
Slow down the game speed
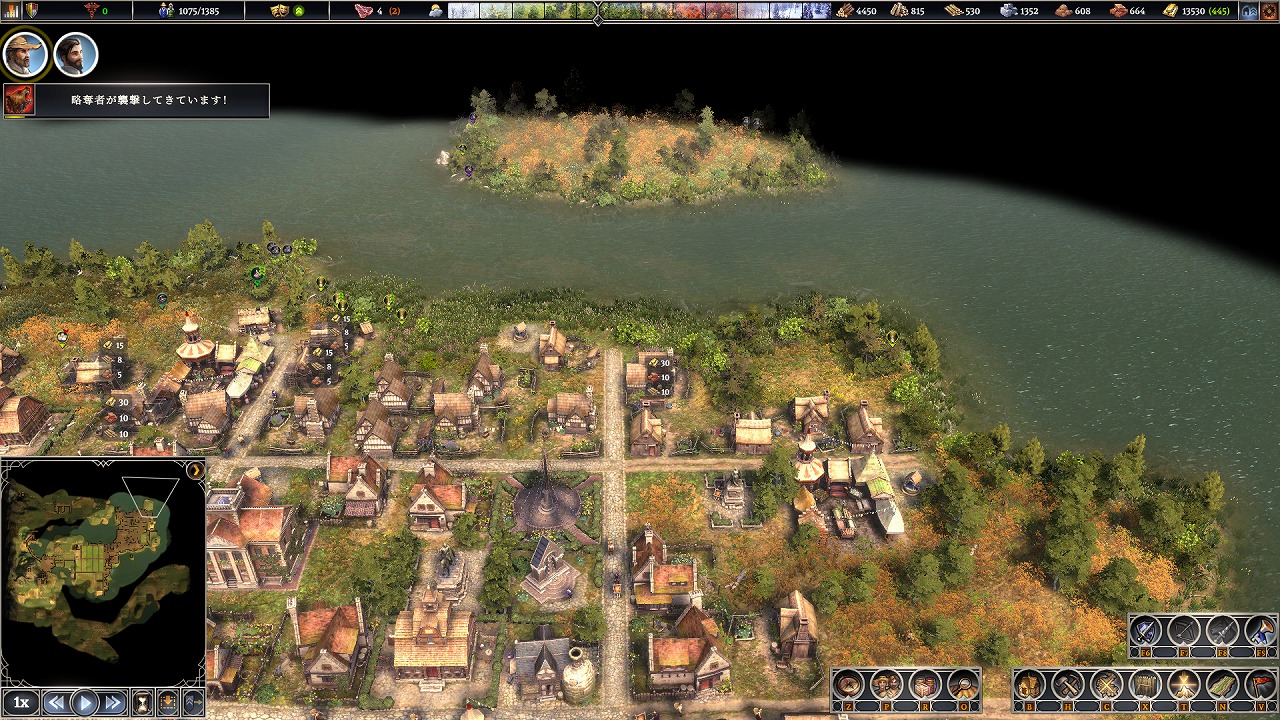[x=57, y=703]
